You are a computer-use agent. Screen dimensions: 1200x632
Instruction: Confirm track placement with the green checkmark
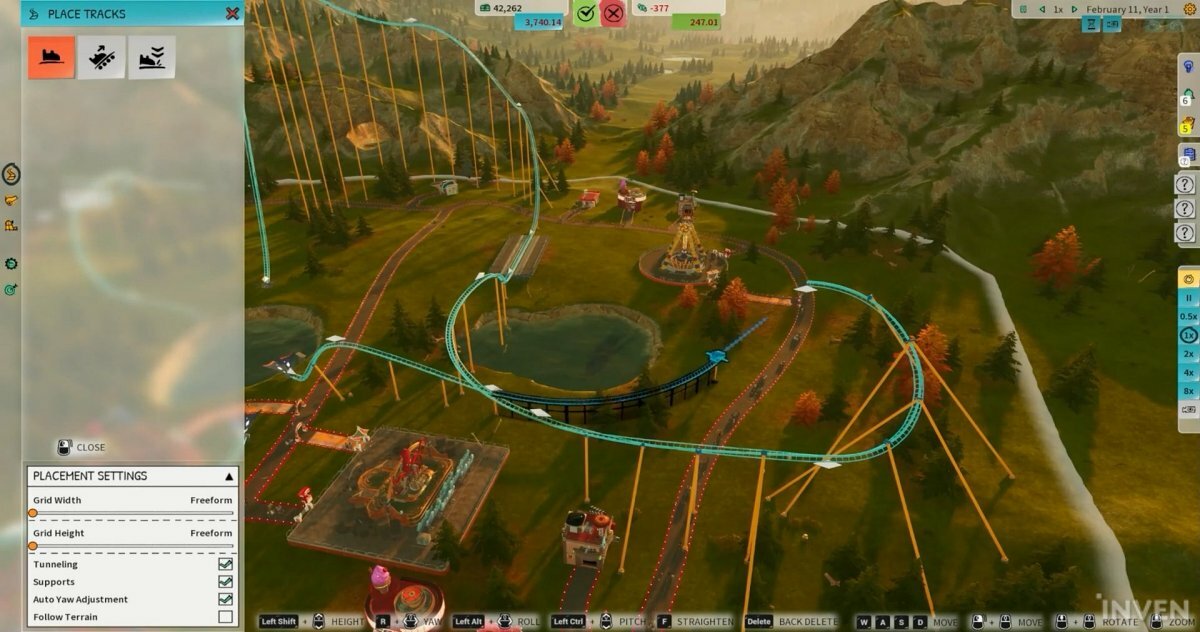pos(587,14)
